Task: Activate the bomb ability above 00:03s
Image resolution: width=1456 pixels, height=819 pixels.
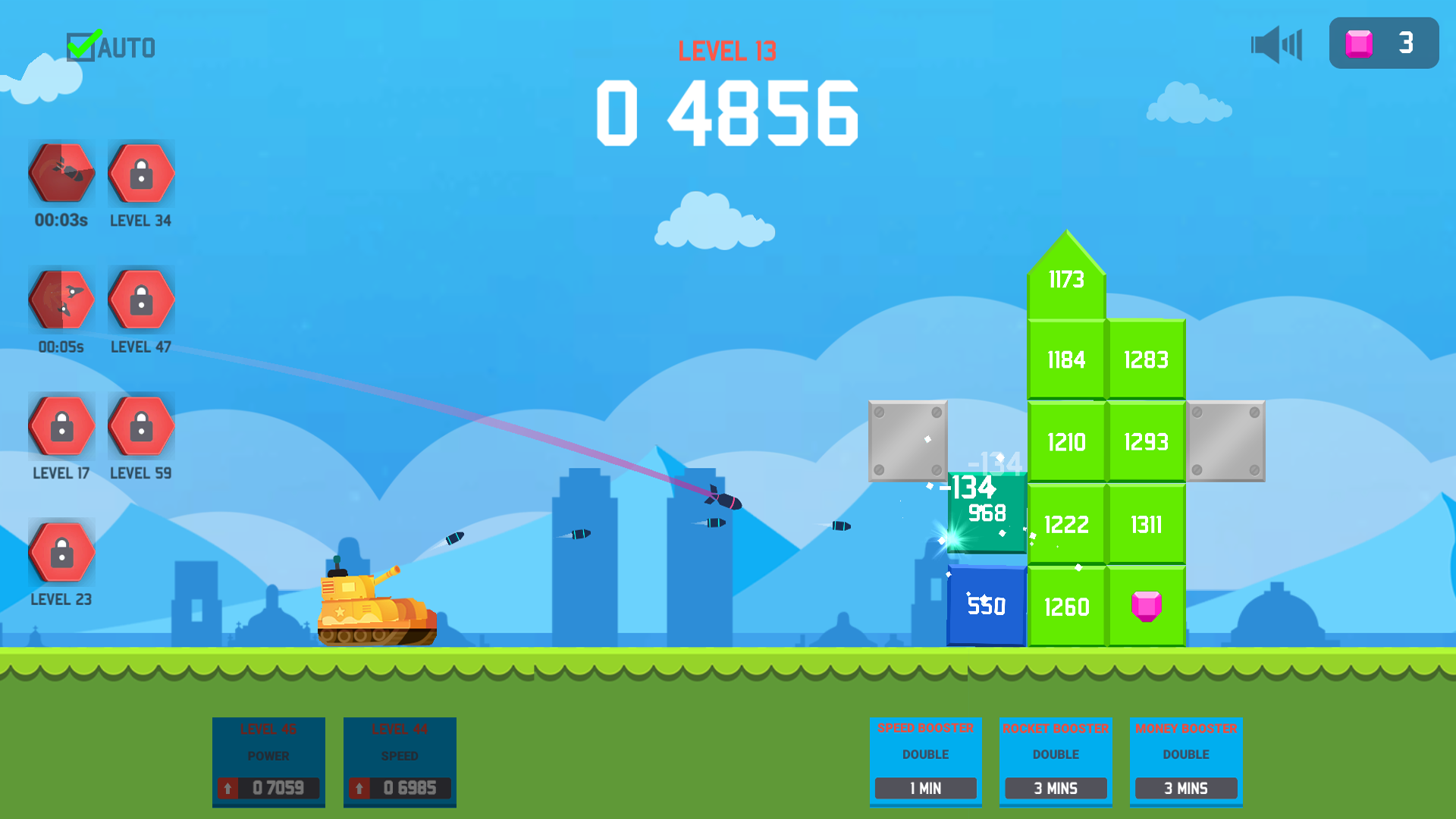Action: (61, 173)
